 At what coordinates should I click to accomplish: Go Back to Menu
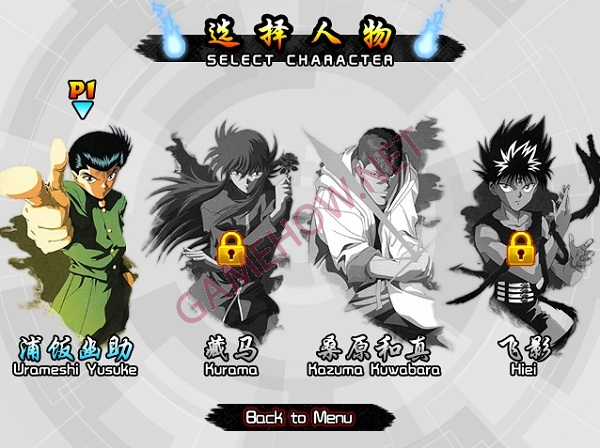coord(293,416)
